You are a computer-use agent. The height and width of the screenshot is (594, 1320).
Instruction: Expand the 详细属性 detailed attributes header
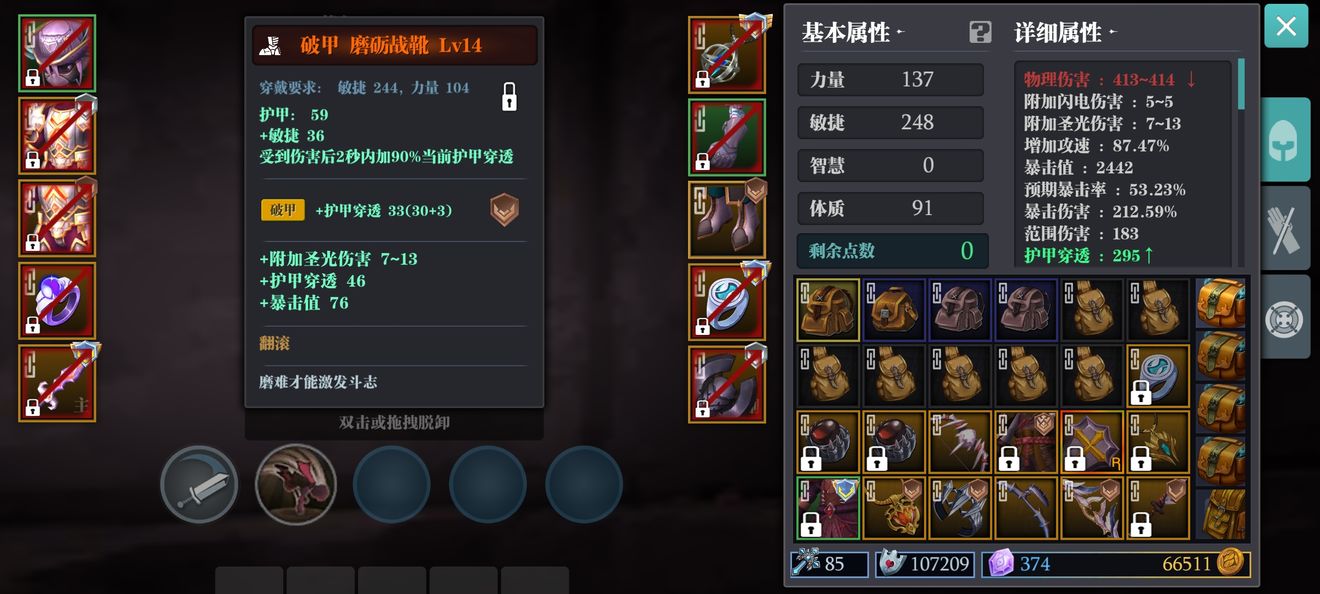(x=1064, y=33)
